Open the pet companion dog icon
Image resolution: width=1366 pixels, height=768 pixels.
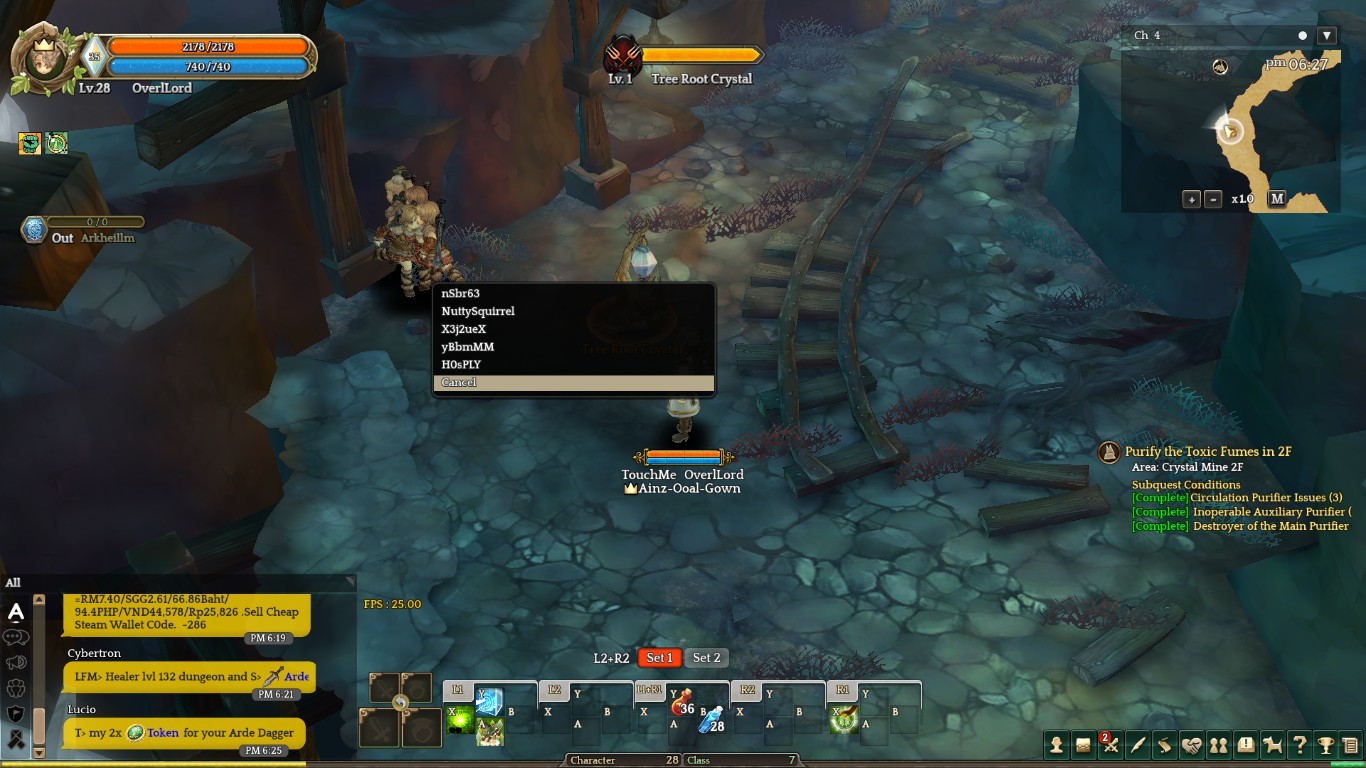[1272, 745]
